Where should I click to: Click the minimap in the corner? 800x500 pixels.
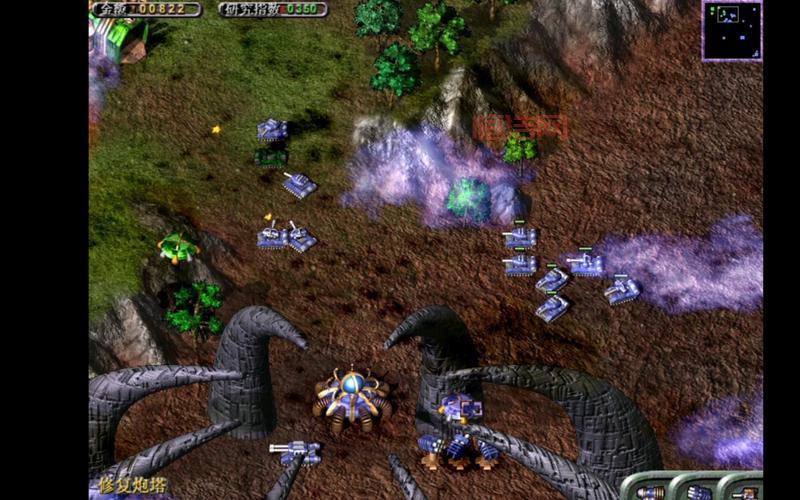(732, 31)
